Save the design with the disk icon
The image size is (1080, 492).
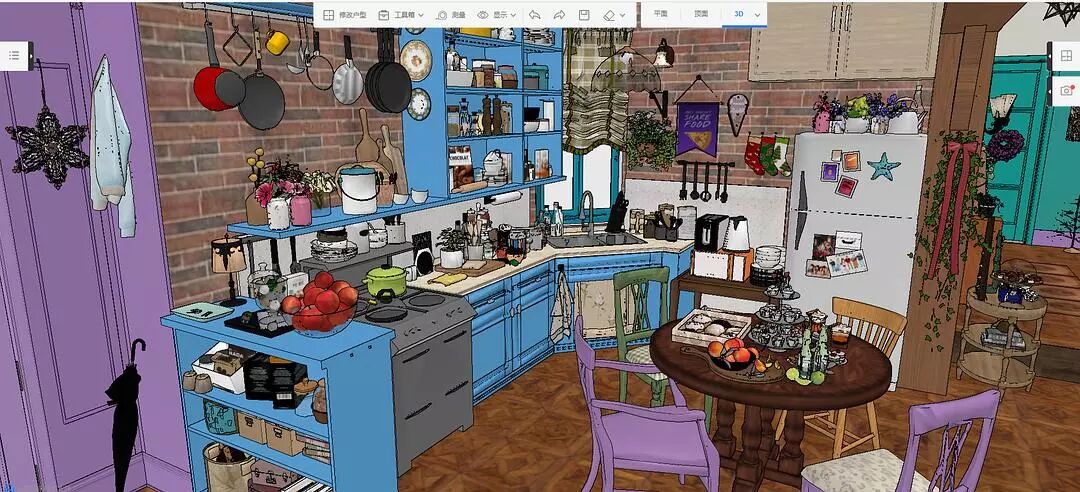pyautogui.click(x=584, y=15)
